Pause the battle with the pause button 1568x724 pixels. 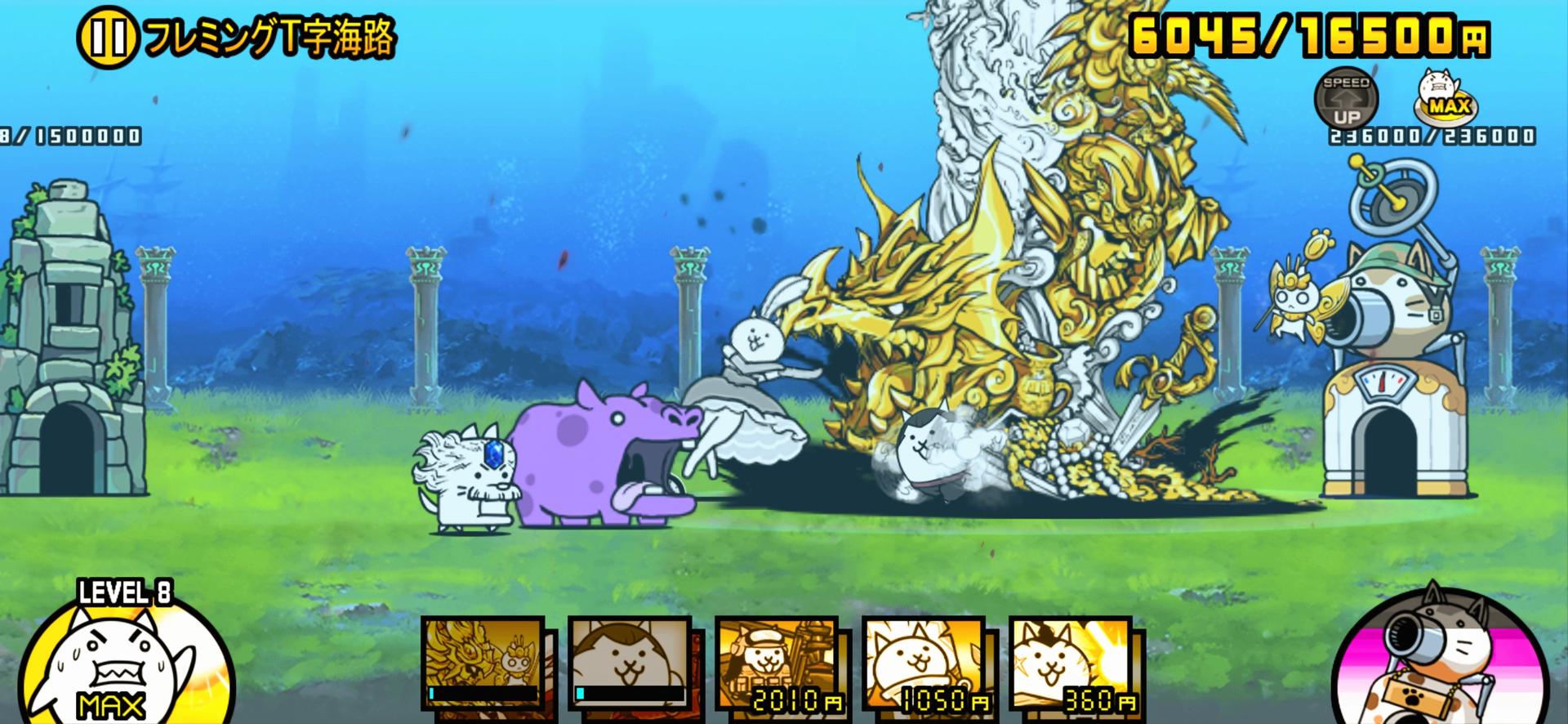click(107, 39)
